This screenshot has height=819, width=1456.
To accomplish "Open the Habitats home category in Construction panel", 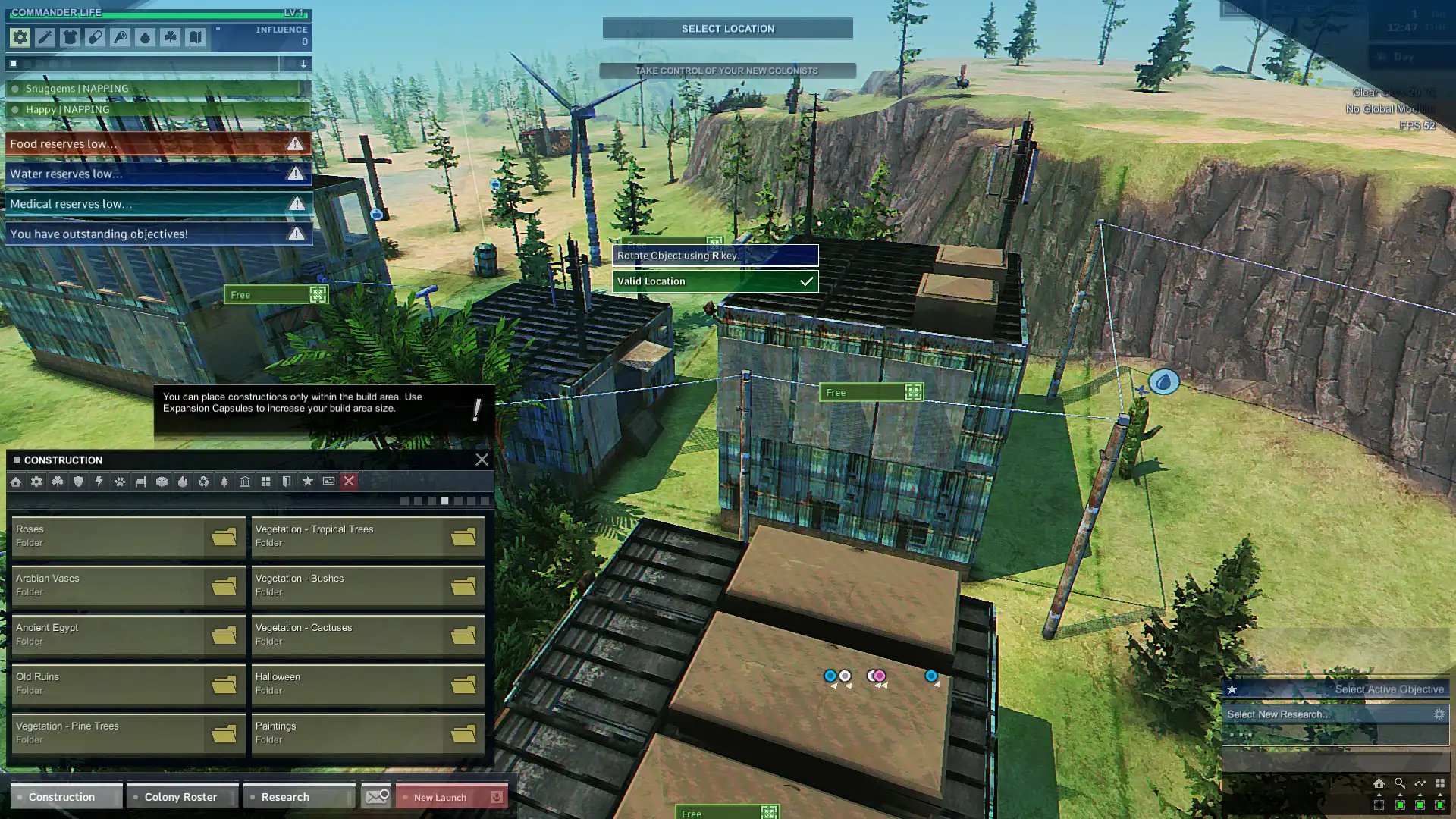I will 16,481.
